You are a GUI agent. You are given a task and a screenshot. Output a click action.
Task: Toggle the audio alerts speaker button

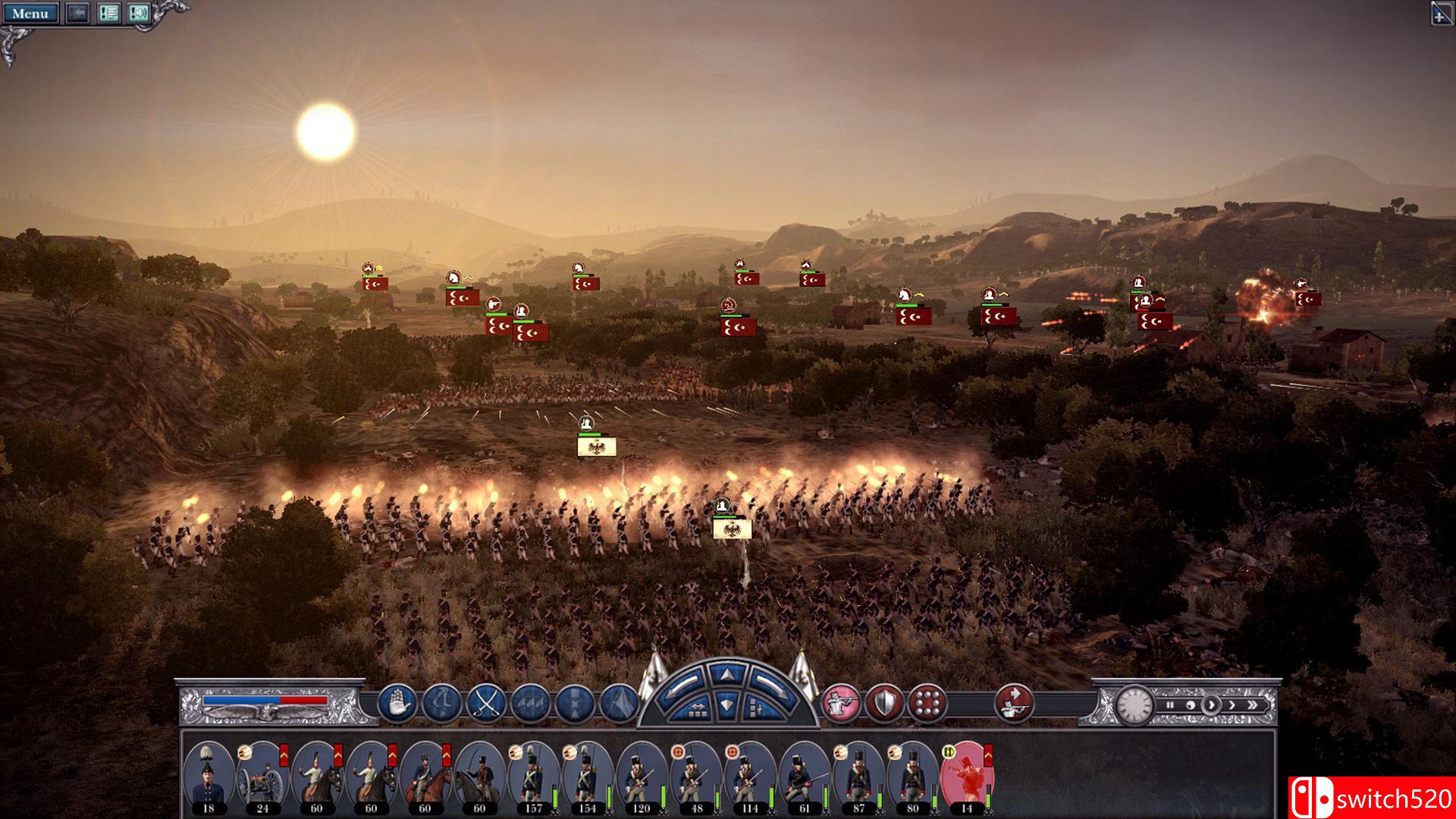click(x=138, y=14)
